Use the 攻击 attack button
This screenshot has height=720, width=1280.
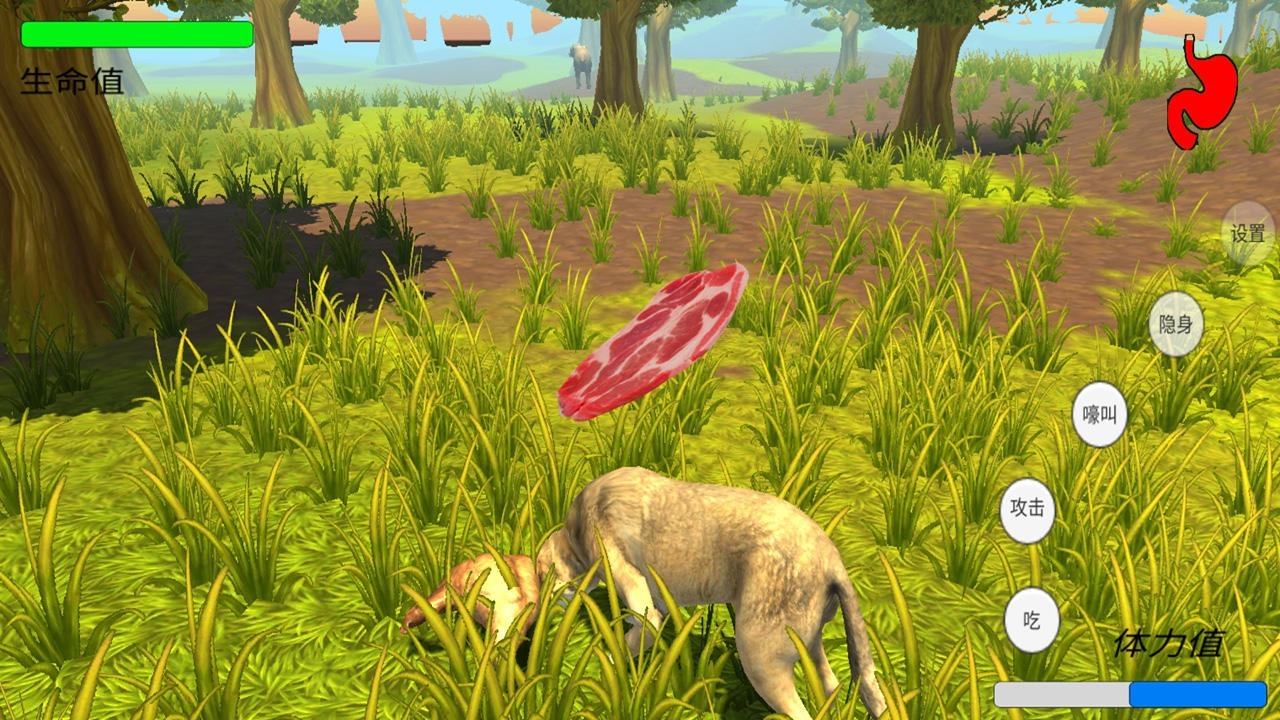pos(1028,508)
